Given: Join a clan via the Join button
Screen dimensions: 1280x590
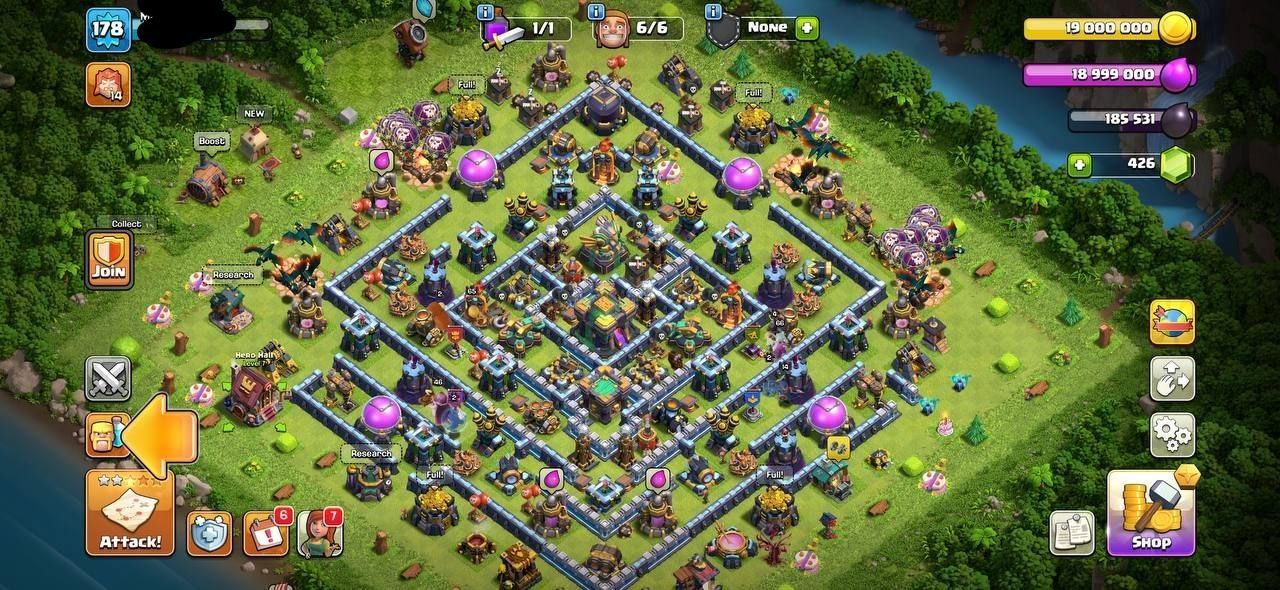Looking at the screenshot, I should (x=108, y=260).
